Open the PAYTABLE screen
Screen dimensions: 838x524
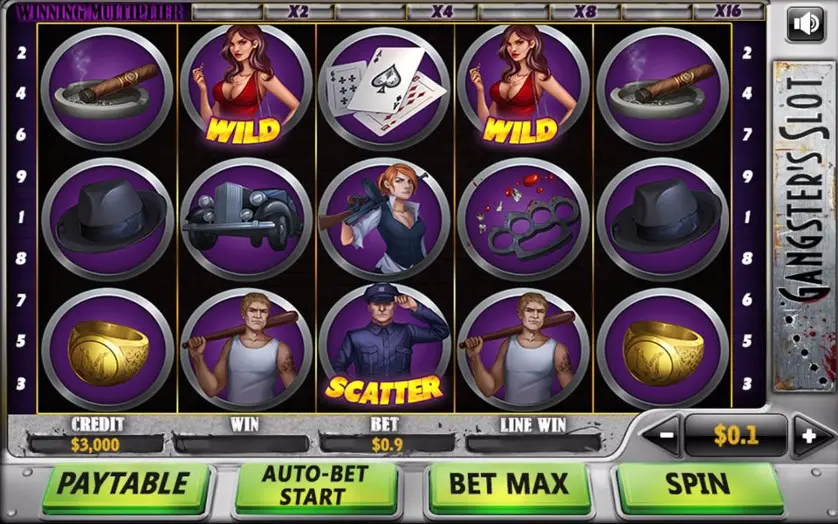click(x=122, y=485)
